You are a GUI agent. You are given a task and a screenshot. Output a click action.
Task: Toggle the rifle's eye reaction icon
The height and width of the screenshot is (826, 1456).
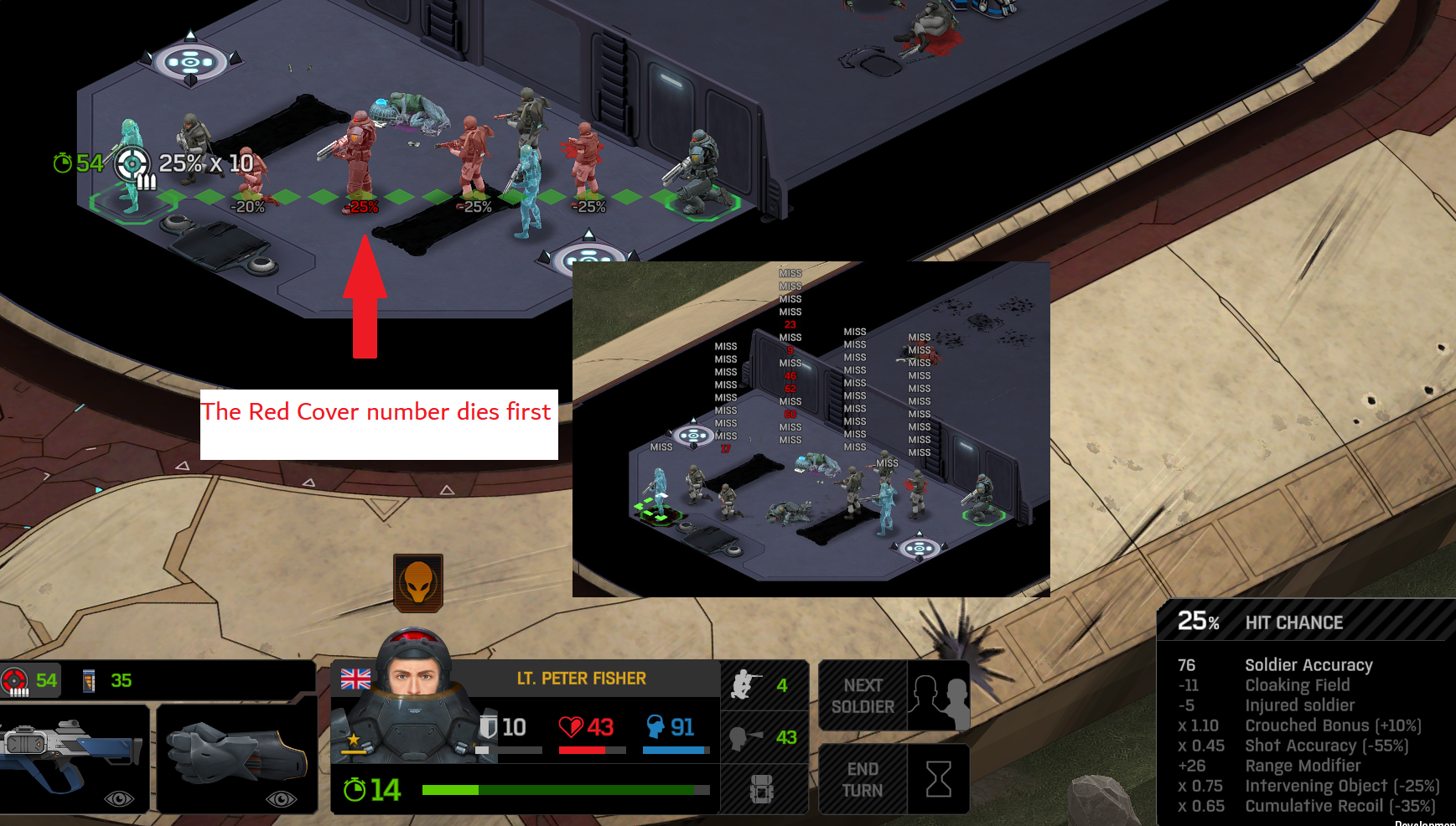[x=119, y=798]
